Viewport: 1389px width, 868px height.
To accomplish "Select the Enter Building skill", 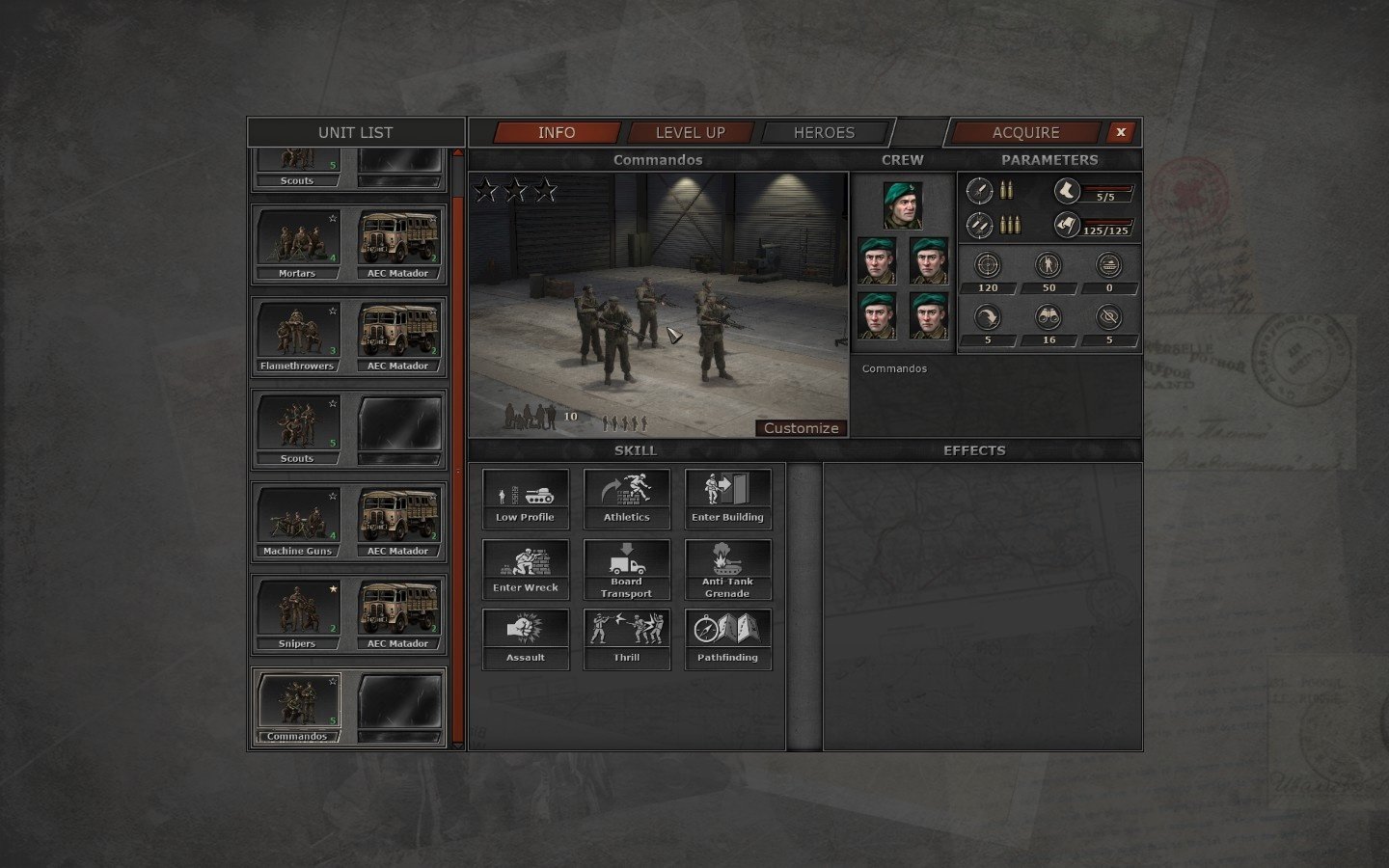I will [x=727, y=499].
